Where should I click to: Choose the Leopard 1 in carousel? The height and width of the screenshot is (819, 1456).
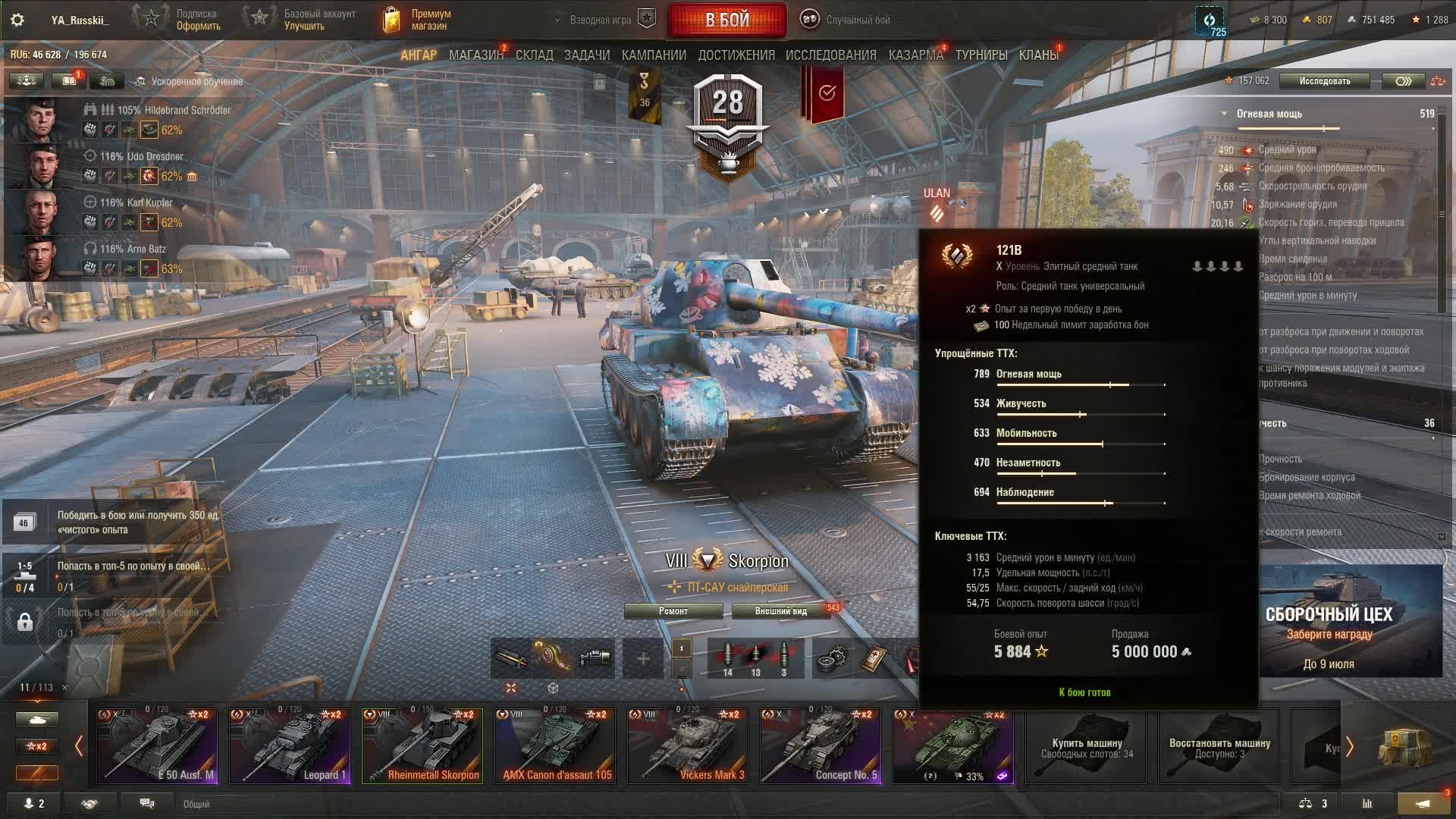click(290, 745)
